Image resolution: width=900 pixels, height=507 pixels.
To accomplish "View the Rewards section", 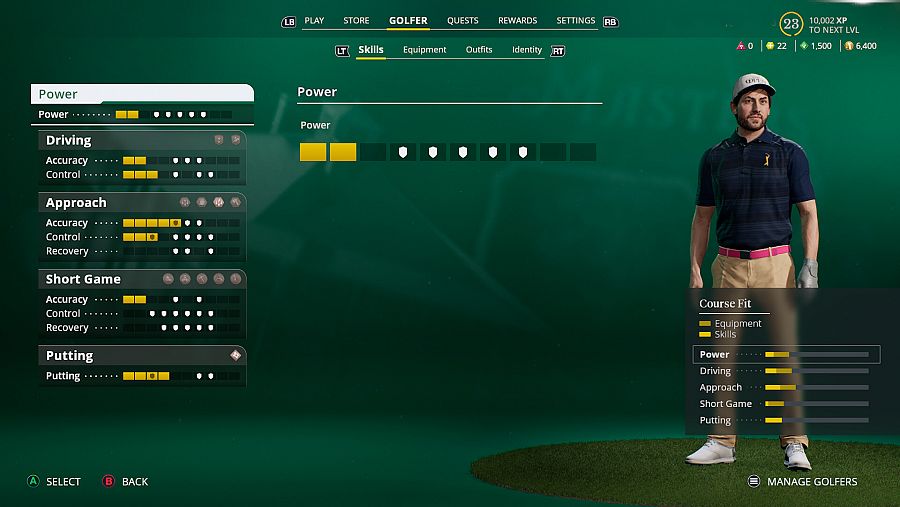I will 517,20.
